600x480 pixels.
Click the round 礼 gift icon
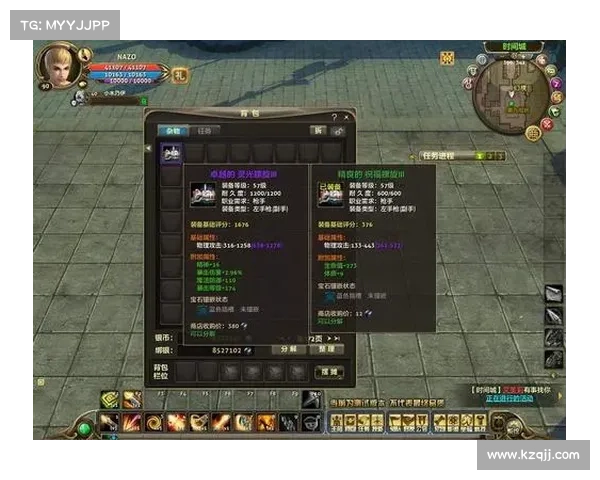coord(180,74)
